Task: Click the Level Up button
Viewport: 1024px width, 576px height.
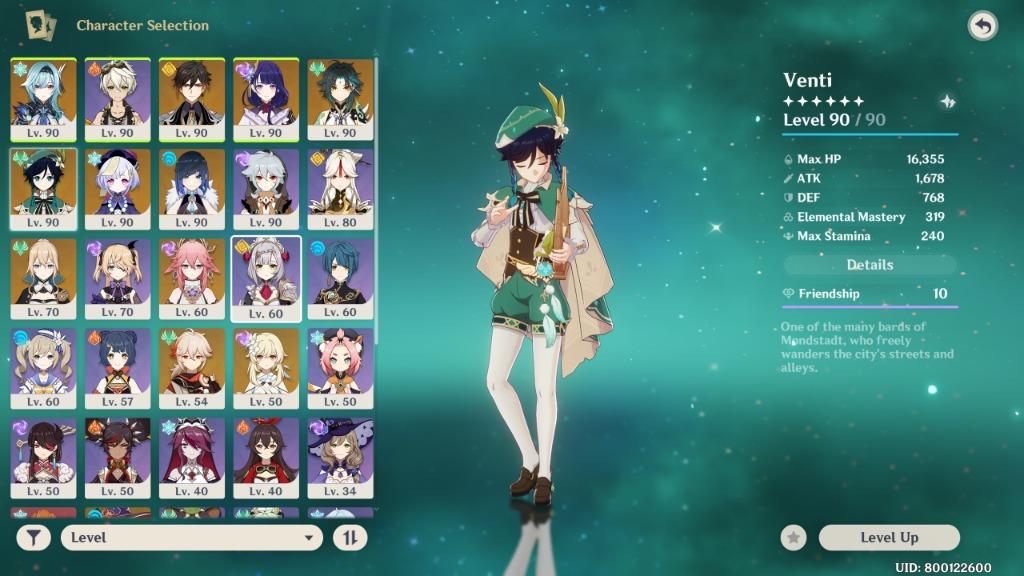Action: (x=889, y=538)
